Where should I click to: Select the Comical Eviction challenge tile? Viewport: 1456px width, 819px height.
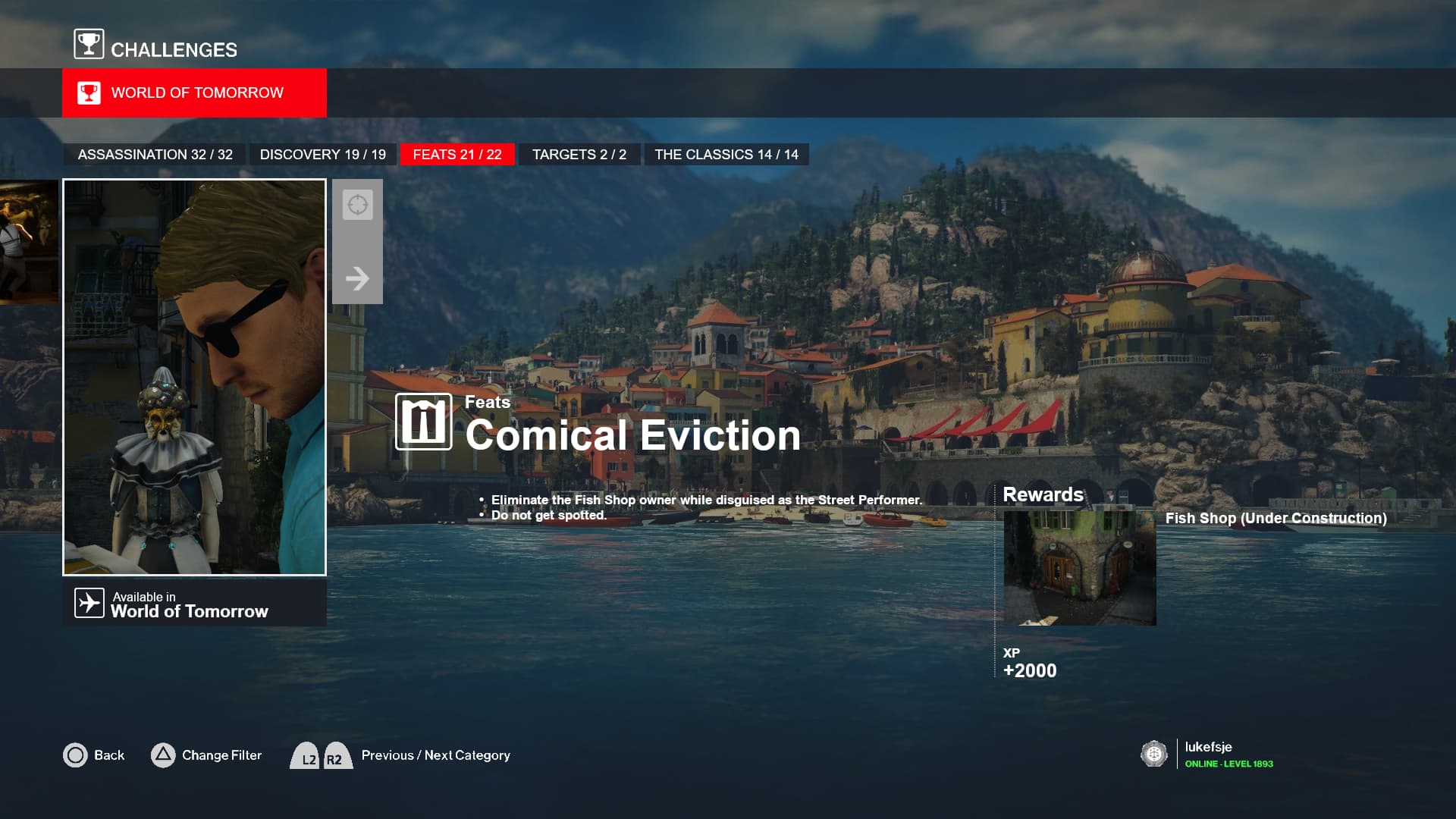[194, 377]
